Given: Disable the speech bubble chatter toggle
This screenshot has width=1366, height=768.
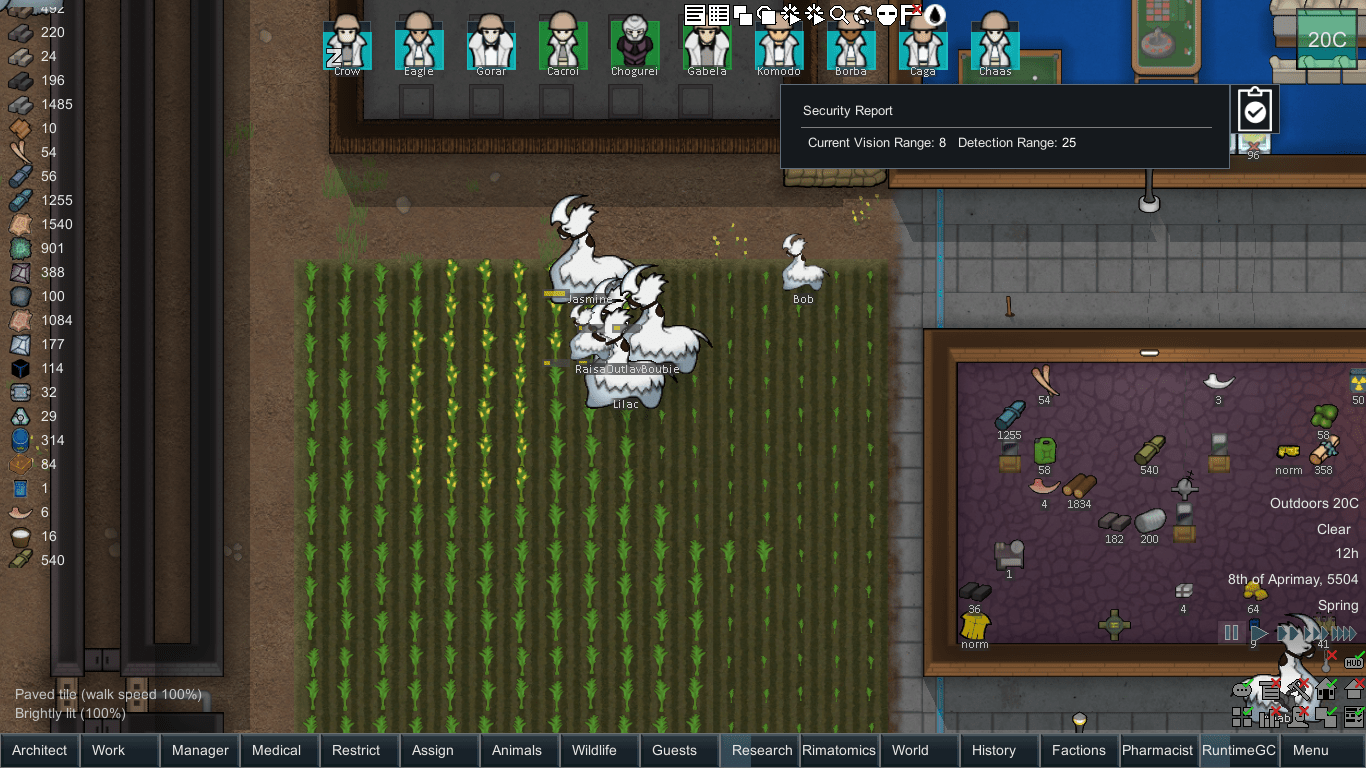Looking at the screenshot, I should click(x=1242, y=690).
